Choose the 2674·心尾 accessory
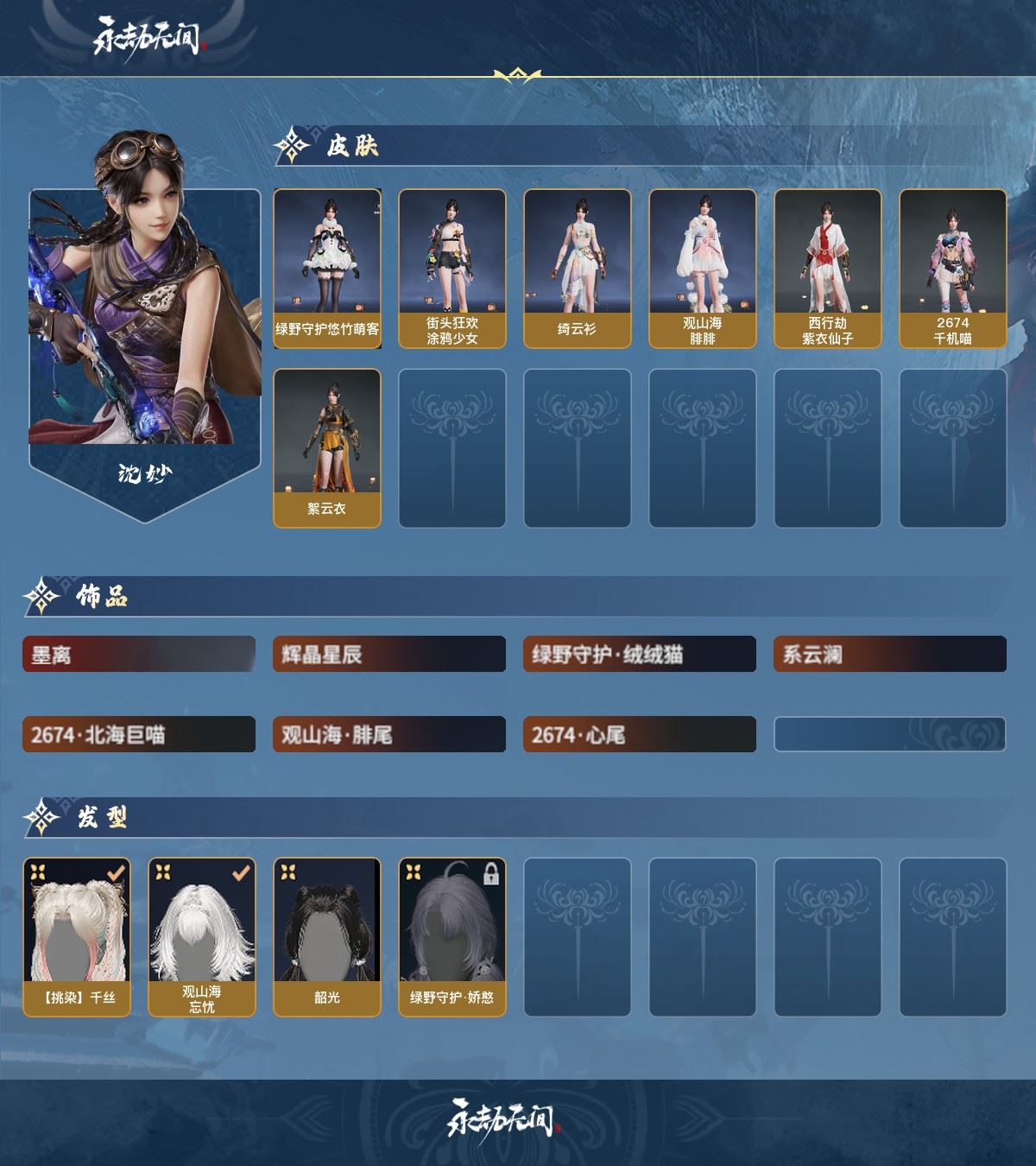1036x1166 pixels. (640, 735)
